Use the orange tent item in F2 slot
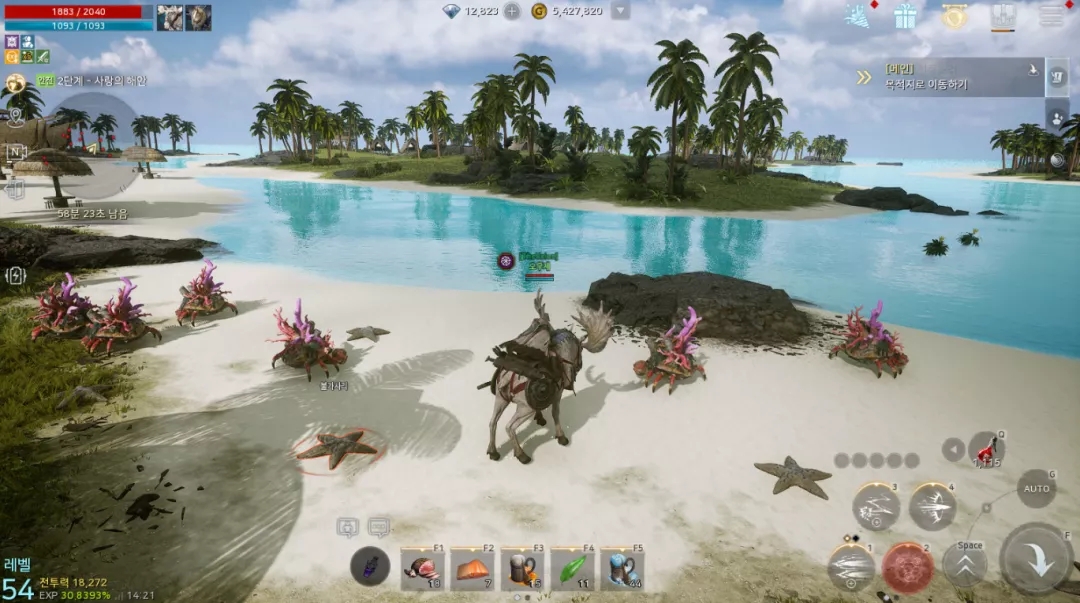 click(x=472, y=569)
